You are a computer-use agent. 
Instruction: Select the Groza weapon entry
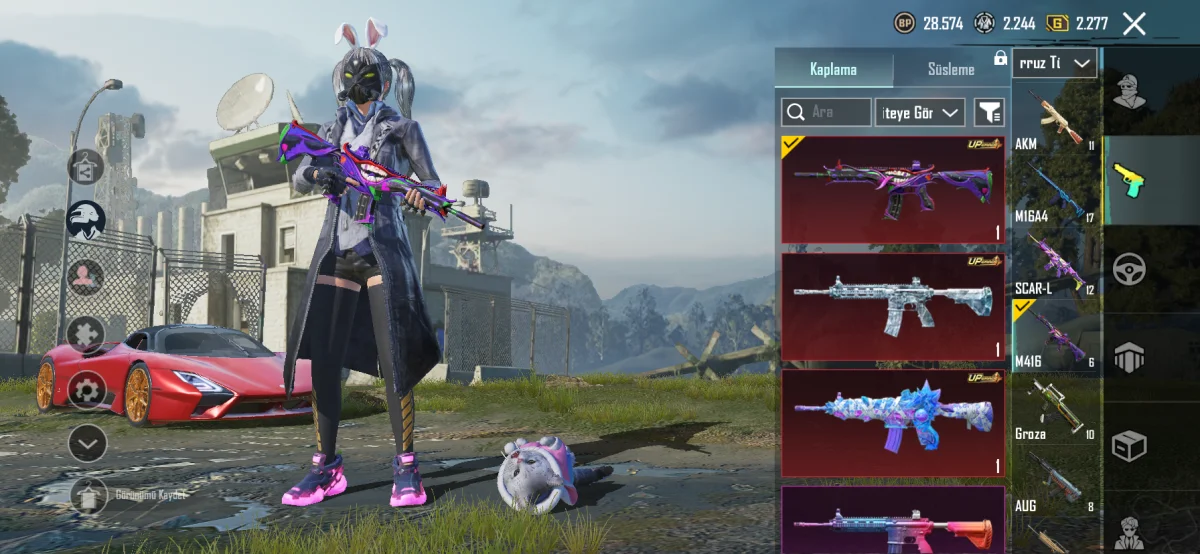(1056, 410)
